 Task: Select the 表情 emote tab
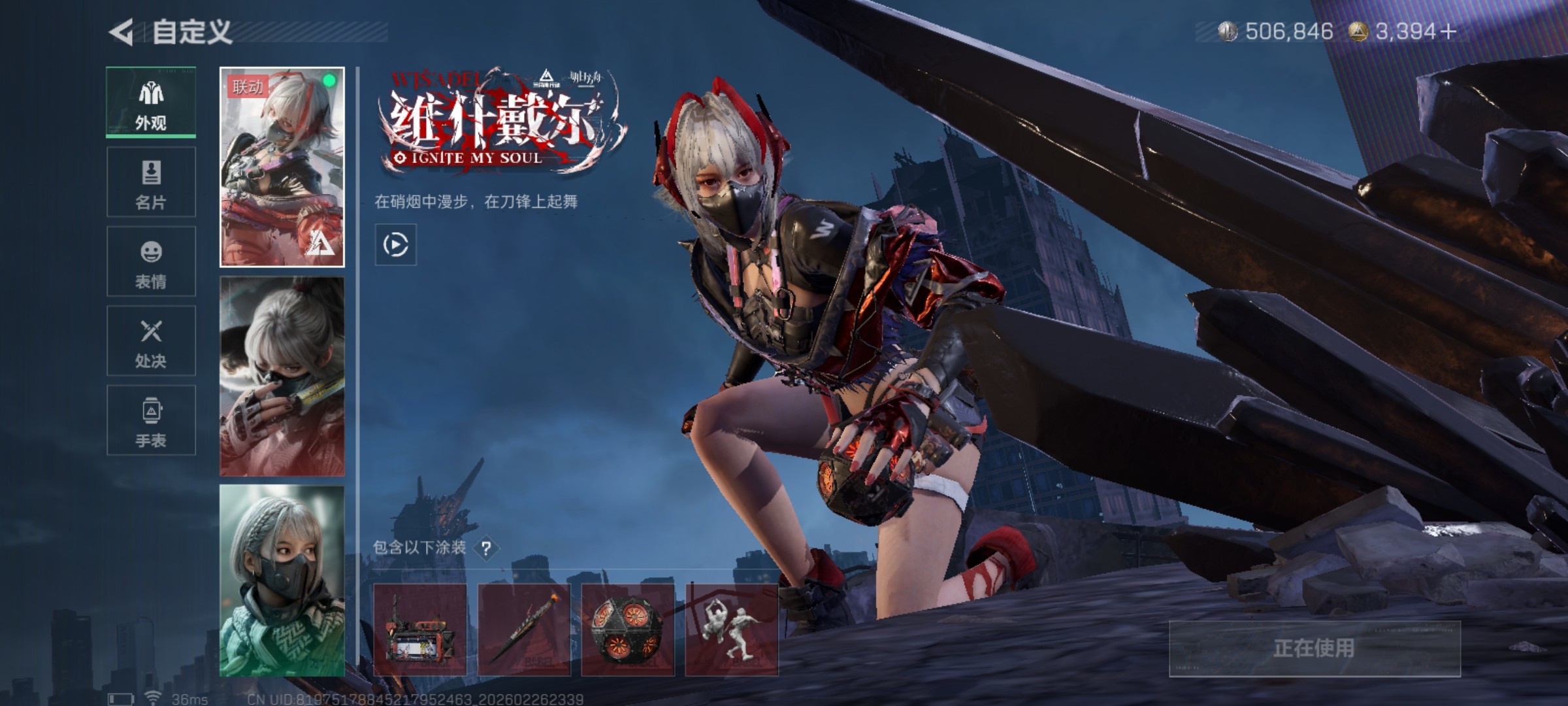pyautogui.click(x=151, y=262)
